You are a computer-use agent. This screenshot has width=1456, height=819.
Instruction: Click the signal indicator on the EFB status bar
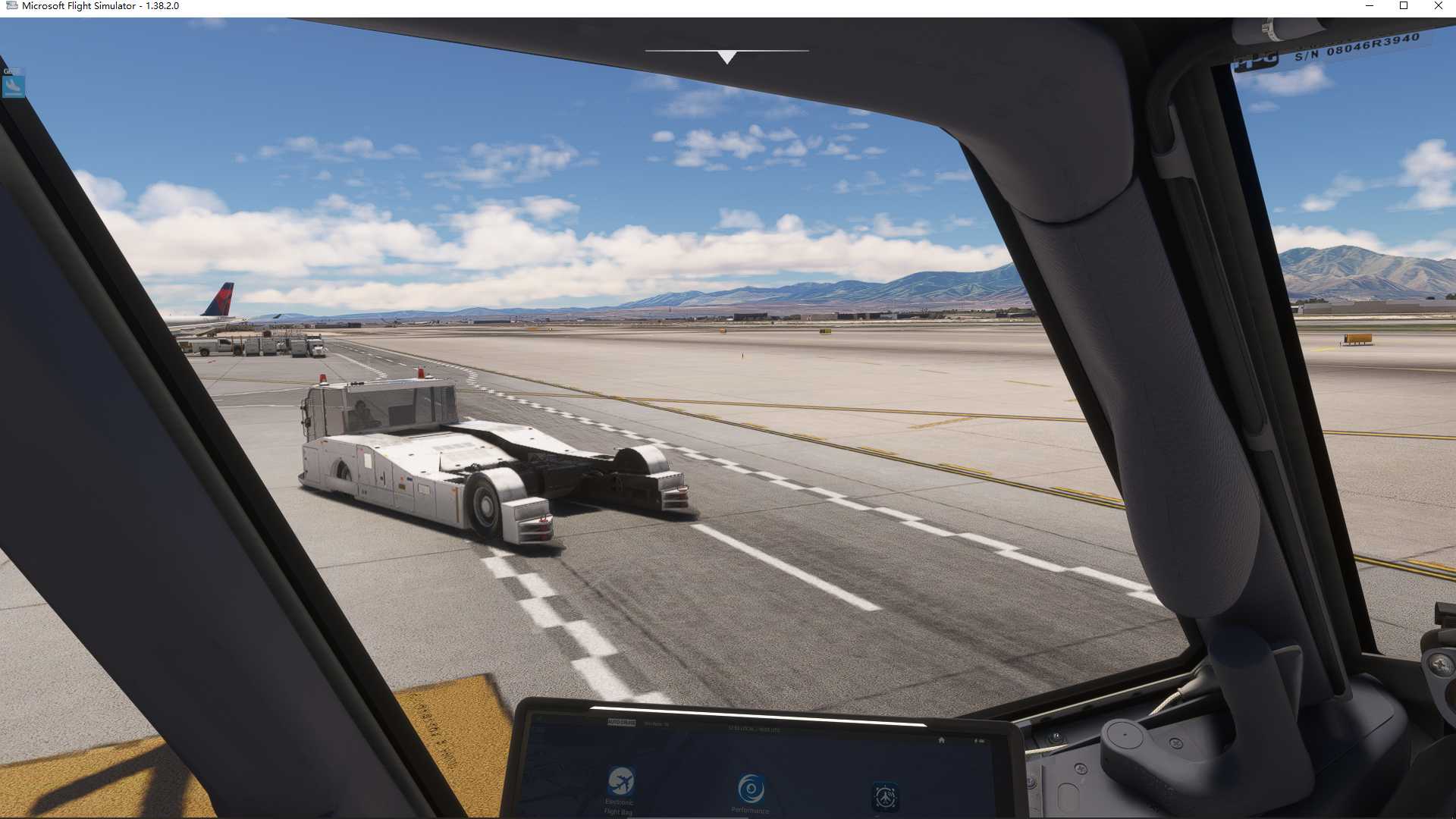pyautogui.click(x=974, y=740)
